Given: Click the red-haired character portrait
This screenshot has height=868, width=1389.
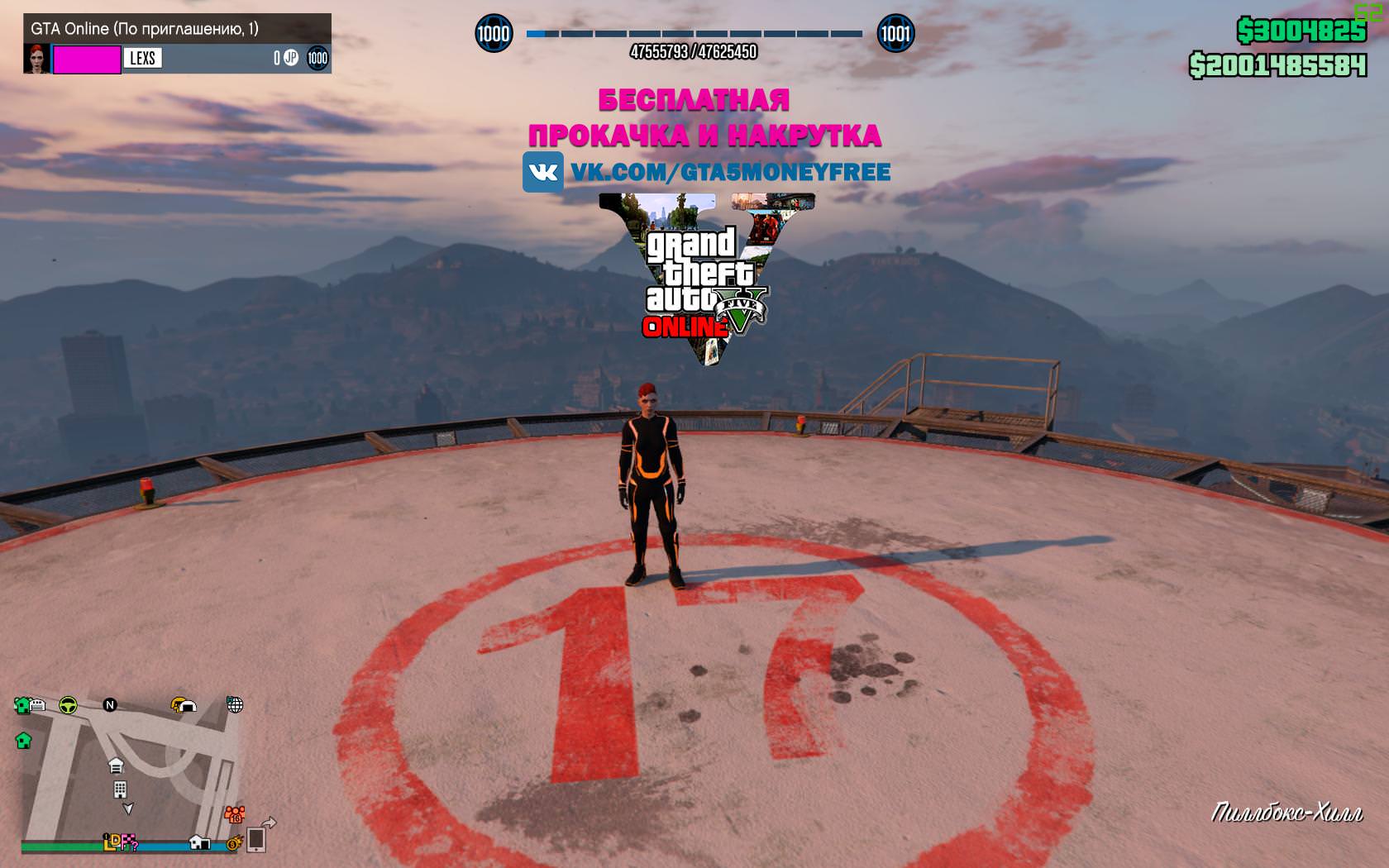Looking at the screenshot, I should click(x=37, y=58).
